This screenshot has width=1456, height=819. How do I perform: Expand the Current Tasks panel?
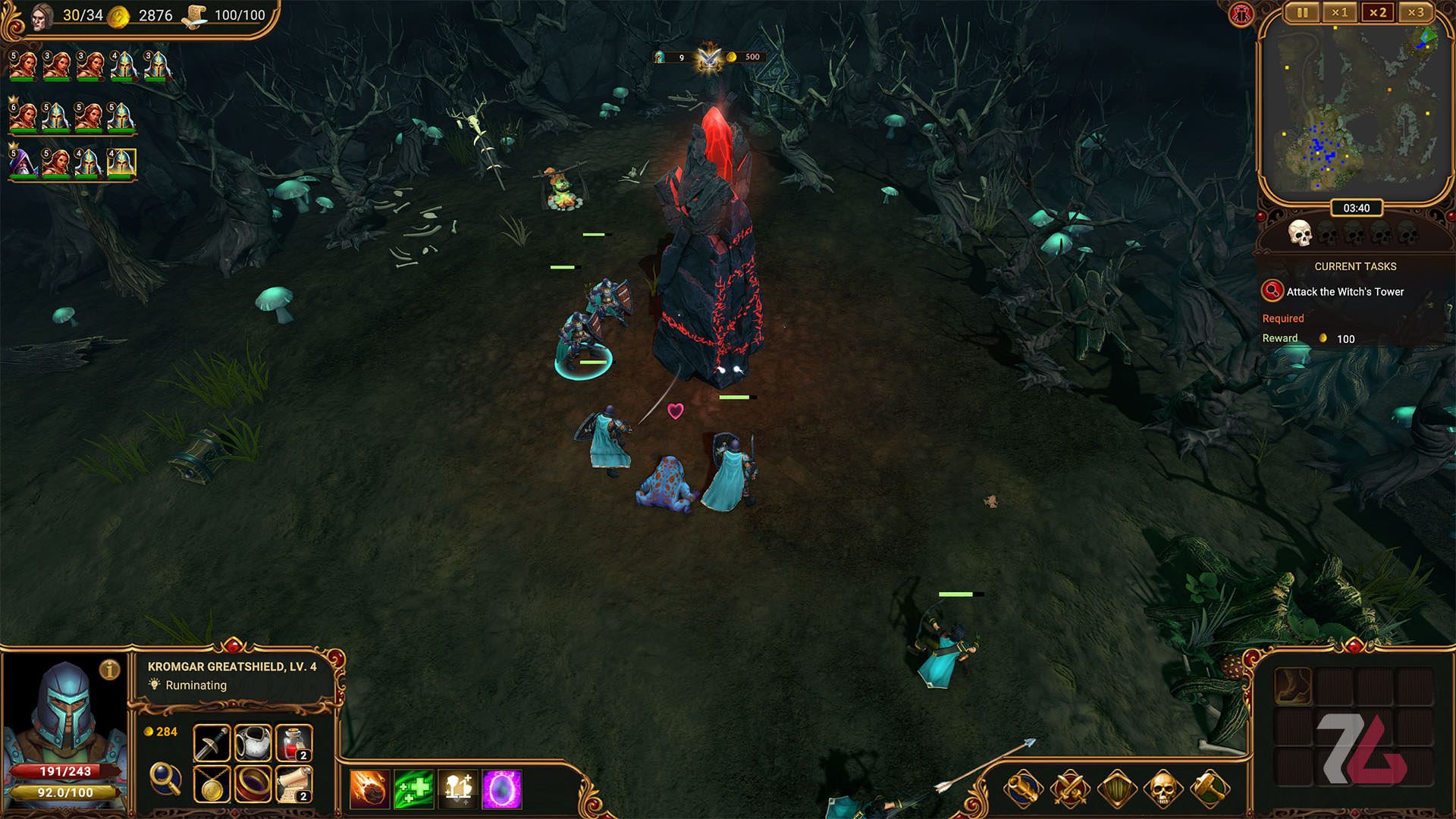pyautogui.click(x=1355, y=266)
